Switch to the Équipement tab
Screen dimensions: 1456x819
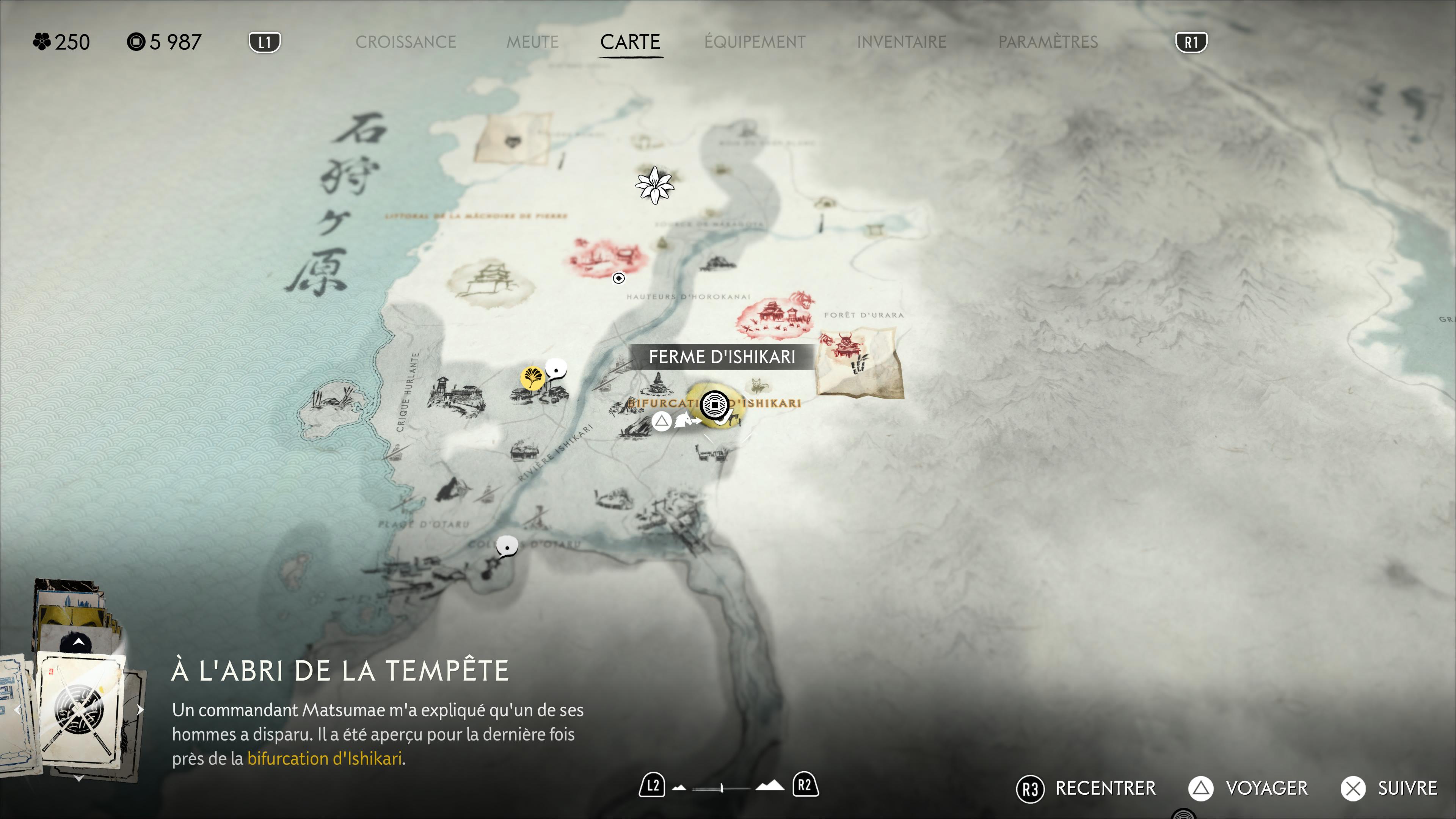point(755,42)
